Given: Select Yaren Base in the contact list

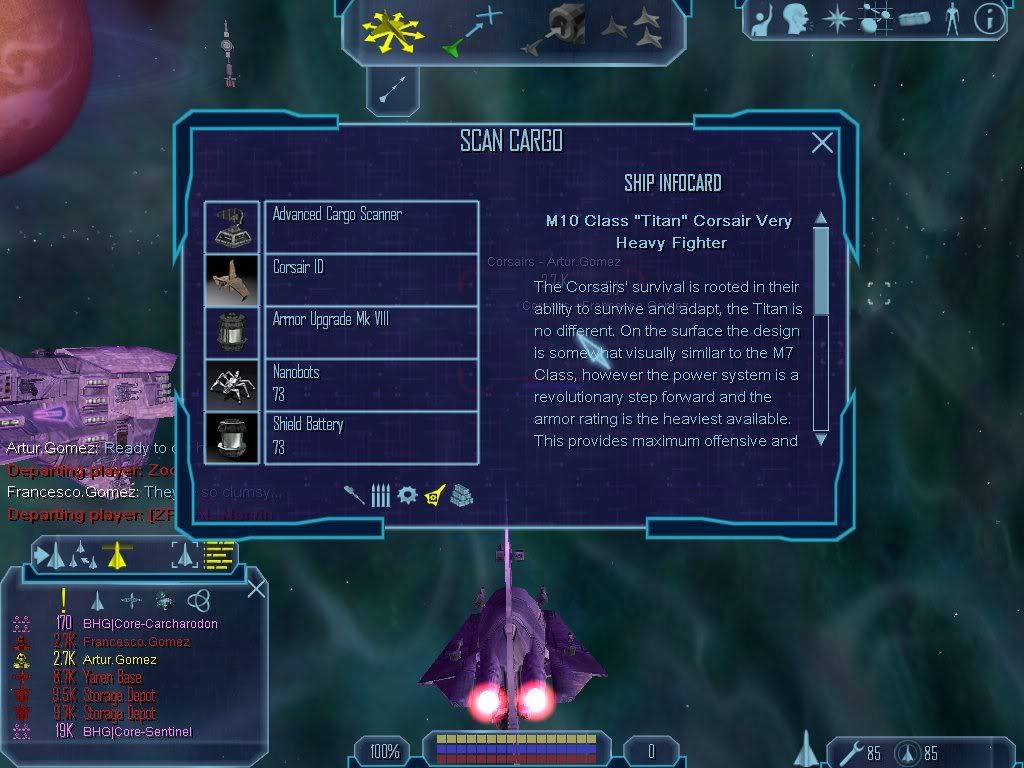Looking at the screenshot, I should tap(112, 678).
